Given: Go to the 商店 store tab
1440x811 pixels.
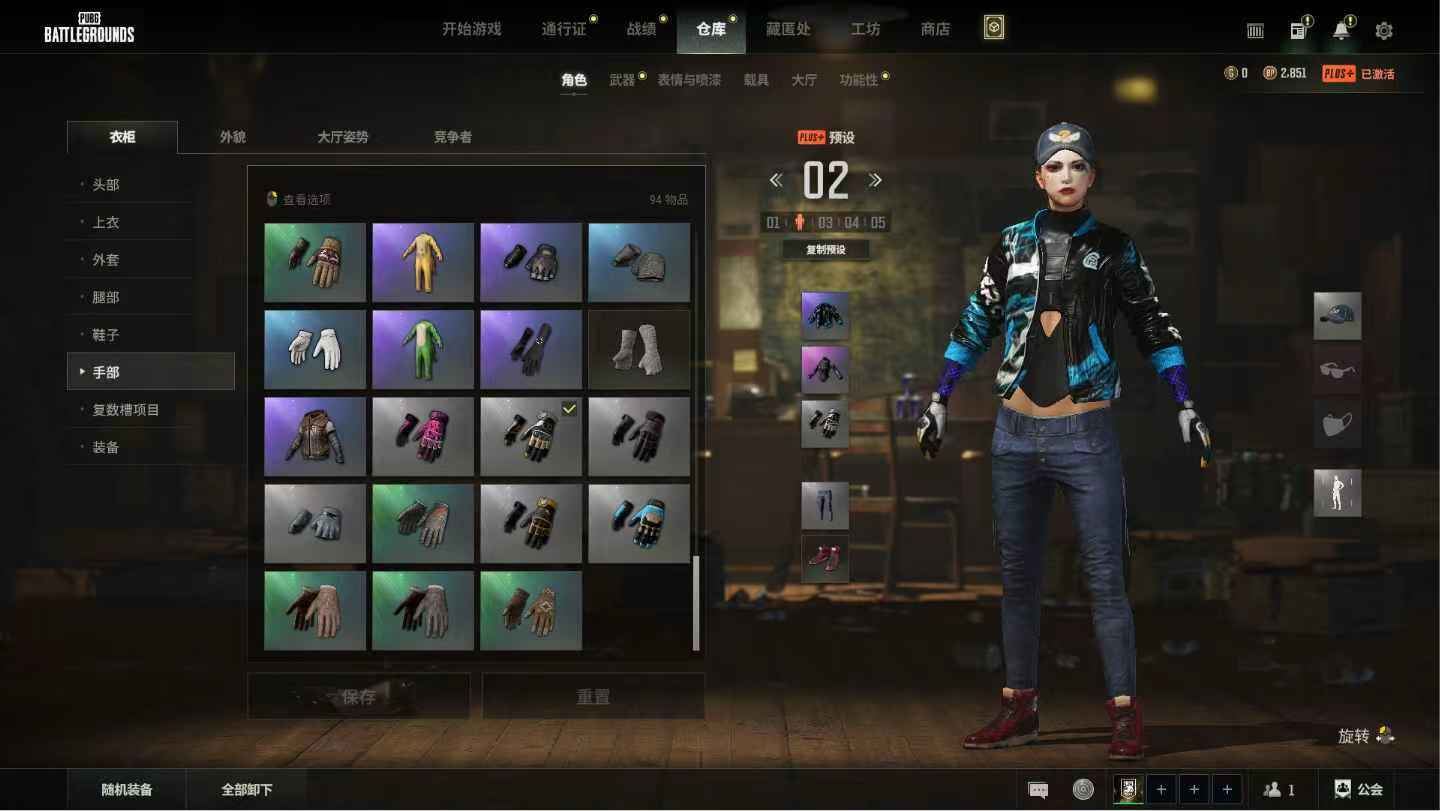Looking at the screenshot, I should coord(935,29).
